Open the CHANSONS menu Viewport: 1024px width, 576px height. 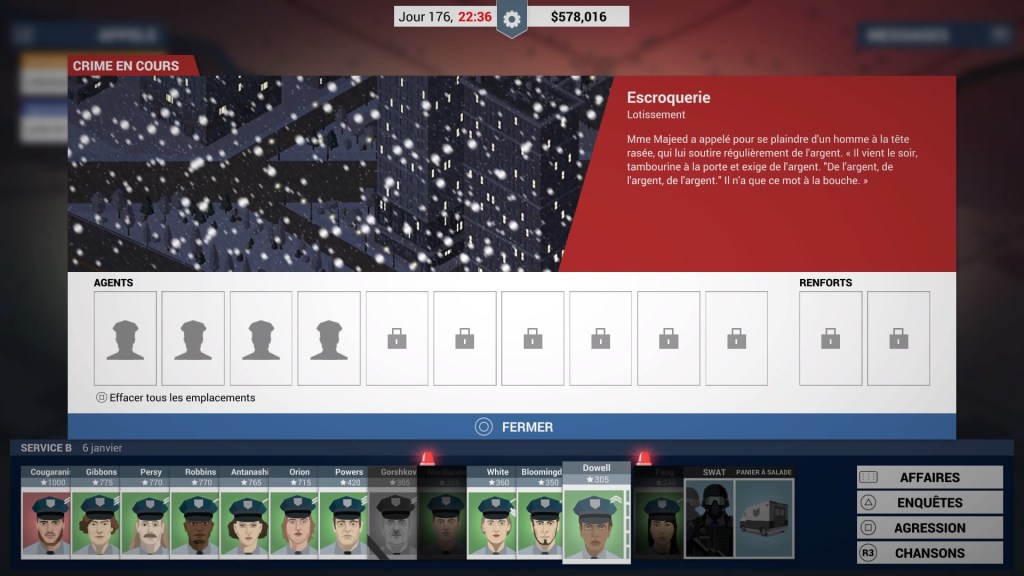[x=929, y=553]
